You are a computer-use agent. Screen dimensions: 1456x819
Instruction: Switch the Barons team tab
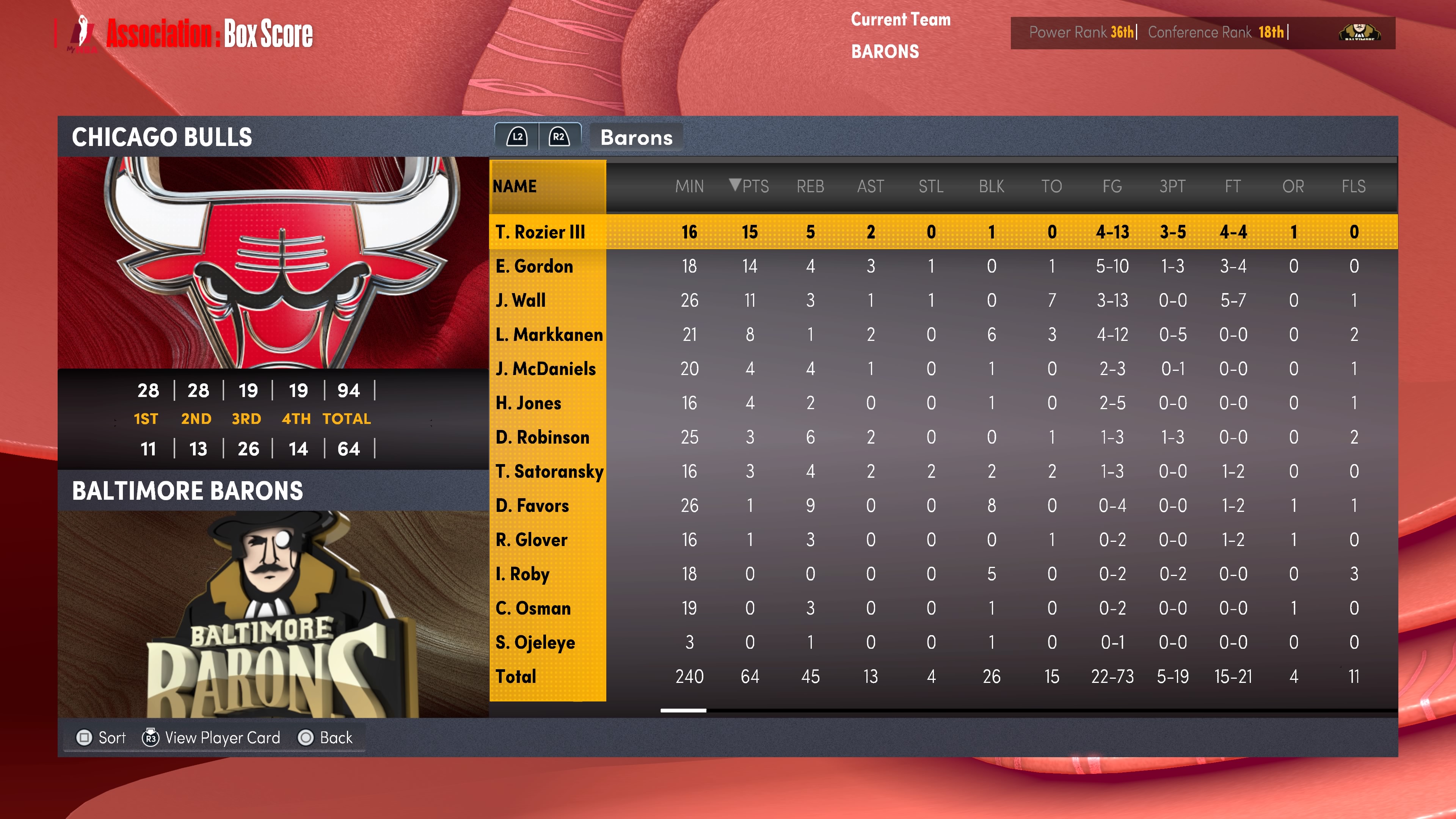coord(636,137)
